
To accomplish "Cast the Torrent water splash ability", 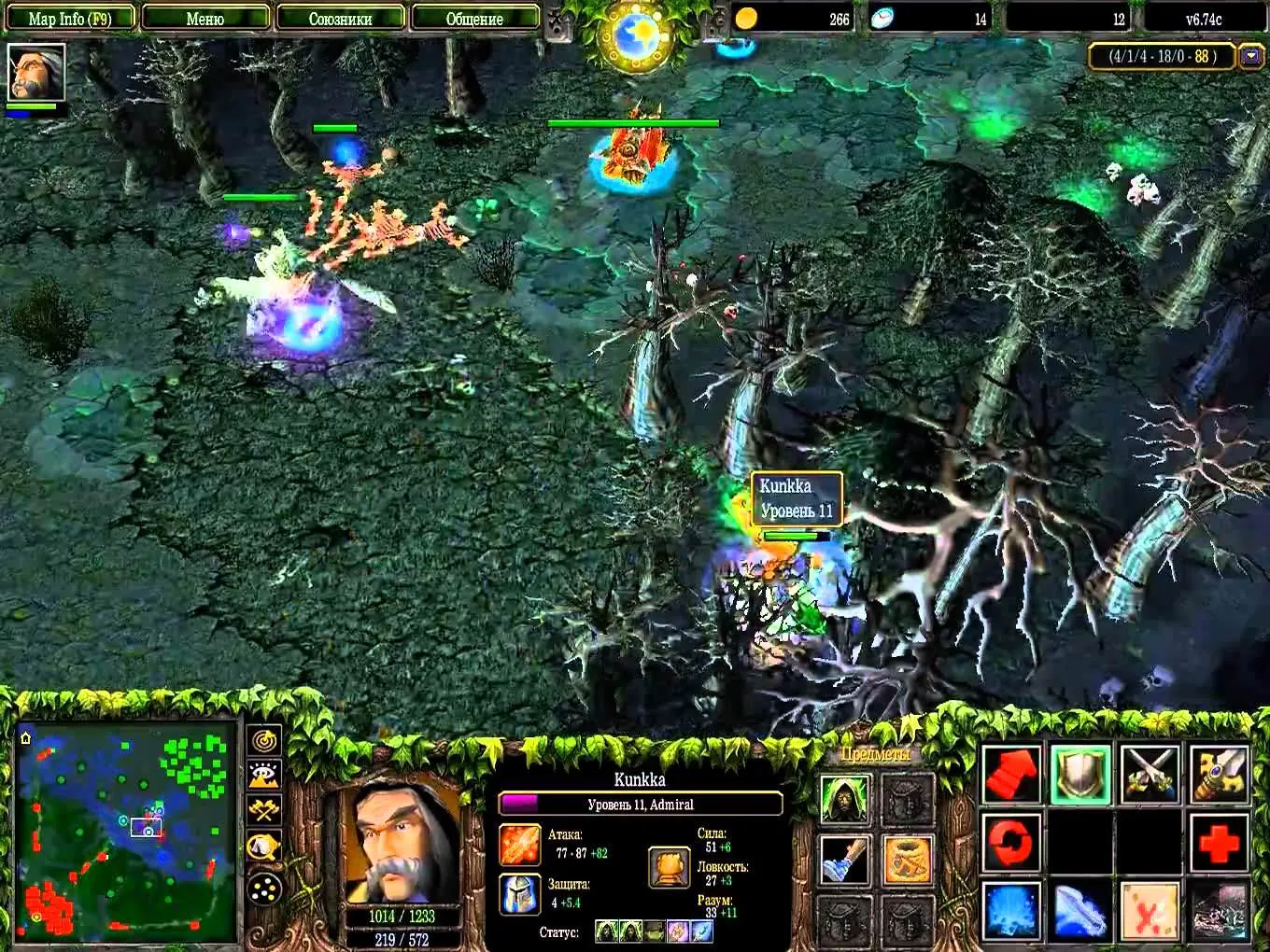I will [x=1012, y=911].
